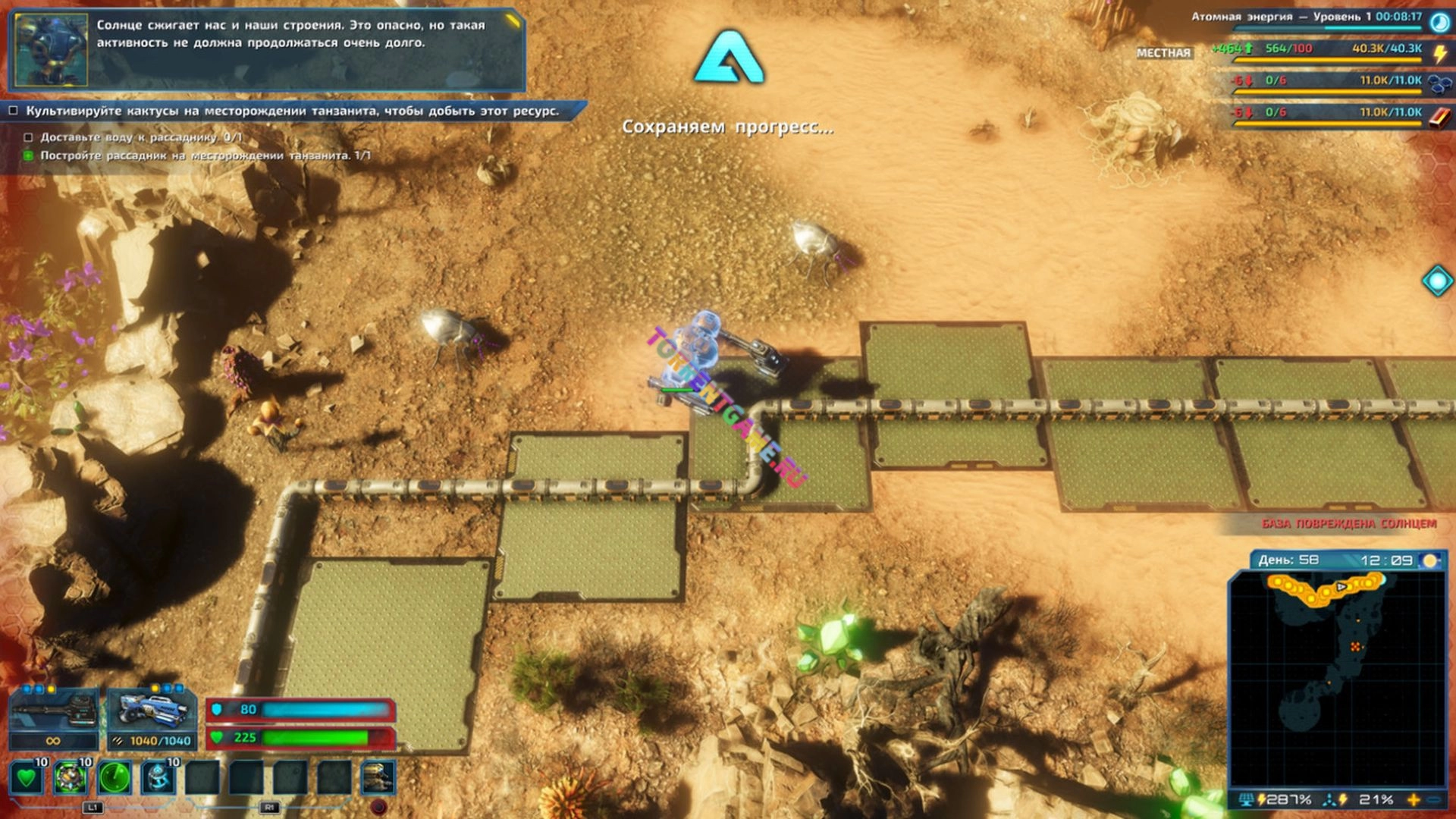
Task: Activate the green radar scanner skill
Action: click(x=115, y=778)
